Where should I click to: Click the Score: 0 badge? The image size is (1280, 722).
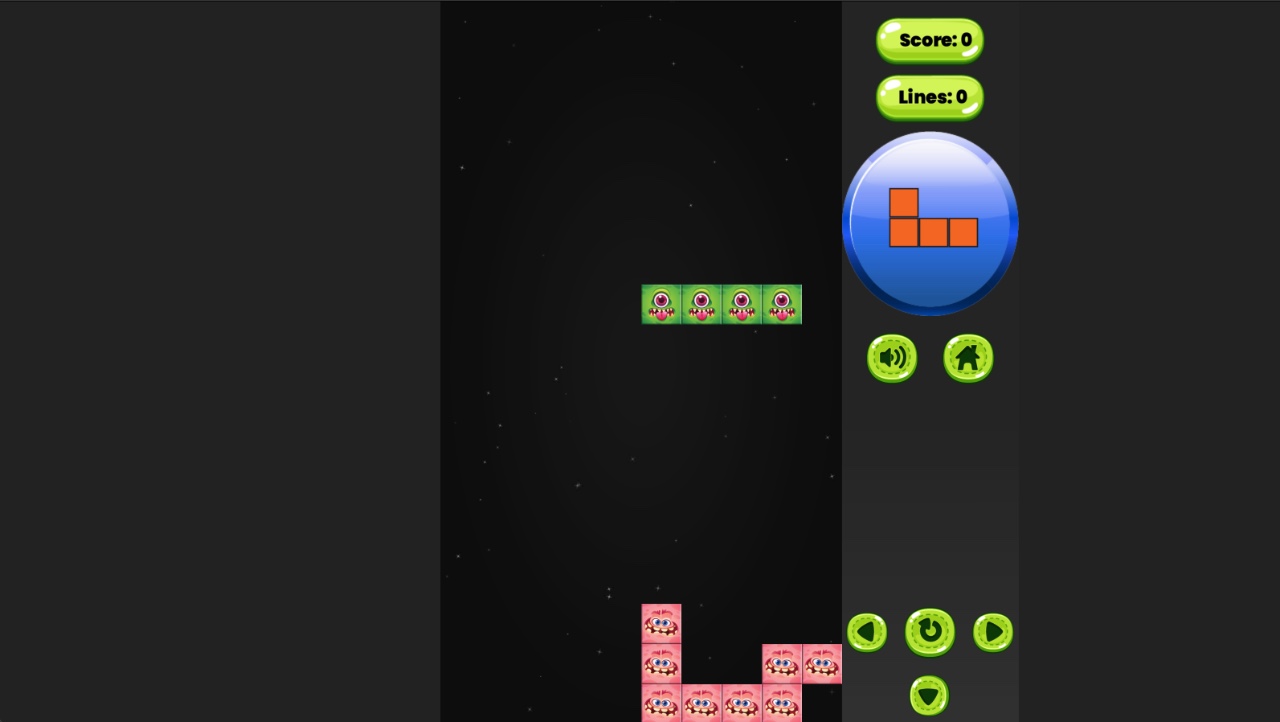928,40
